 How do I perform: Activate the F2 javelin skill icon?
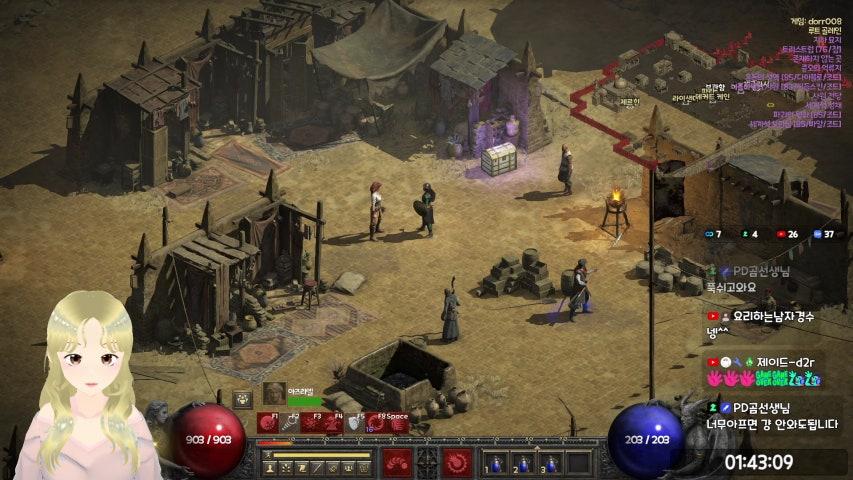tap(290, 424)
